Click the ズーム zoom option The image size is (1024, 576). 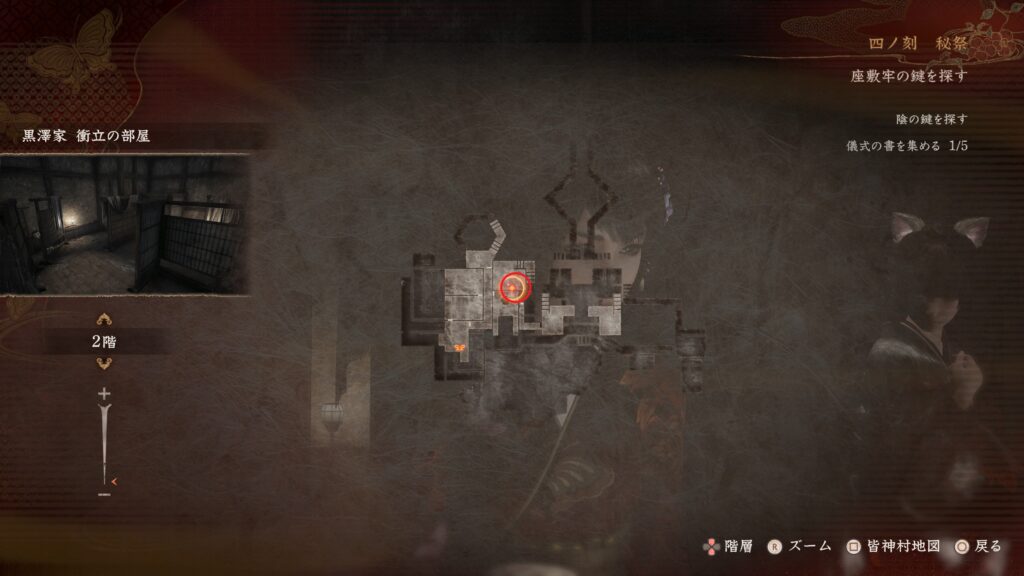(799, 546)
